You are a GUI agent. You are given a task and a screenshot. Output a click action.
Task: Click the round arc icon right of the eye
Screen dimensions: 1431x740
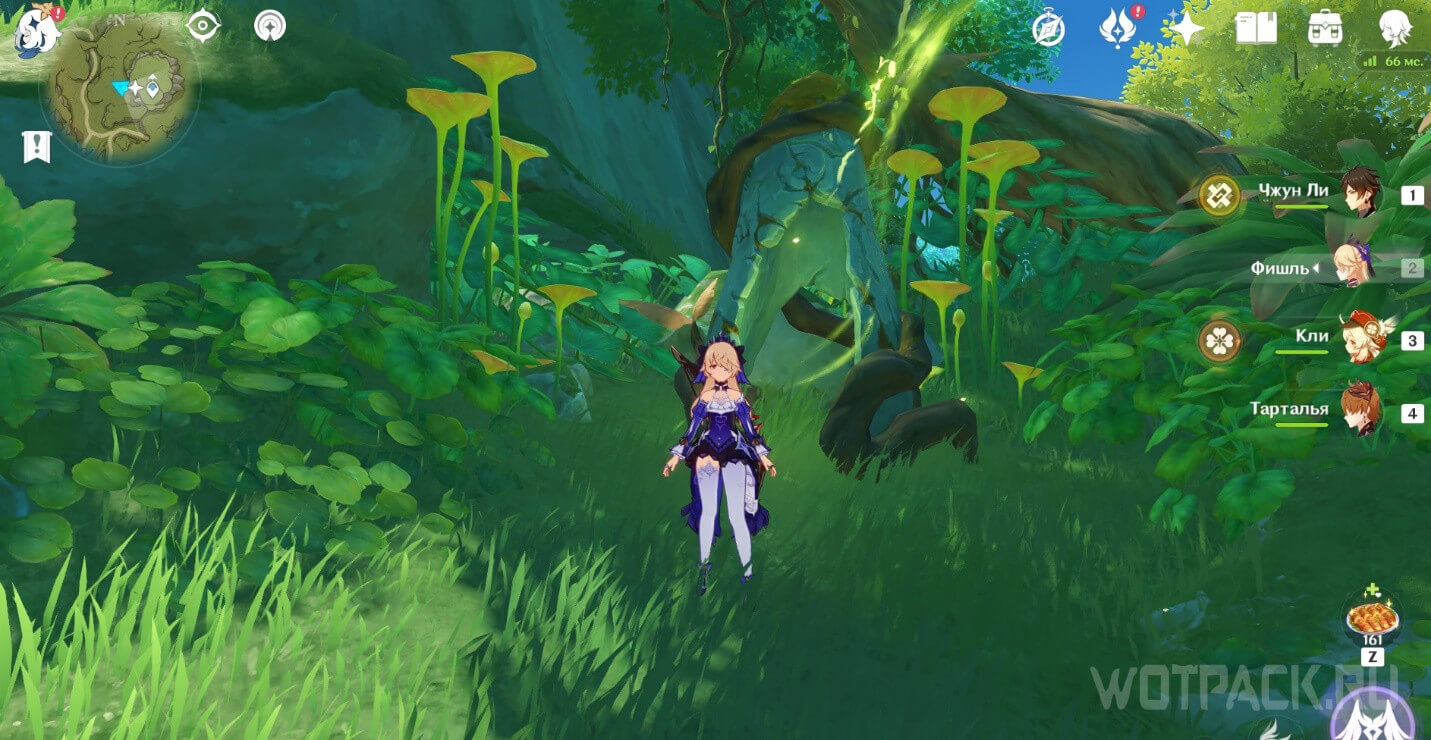click(x=269, y=26)
